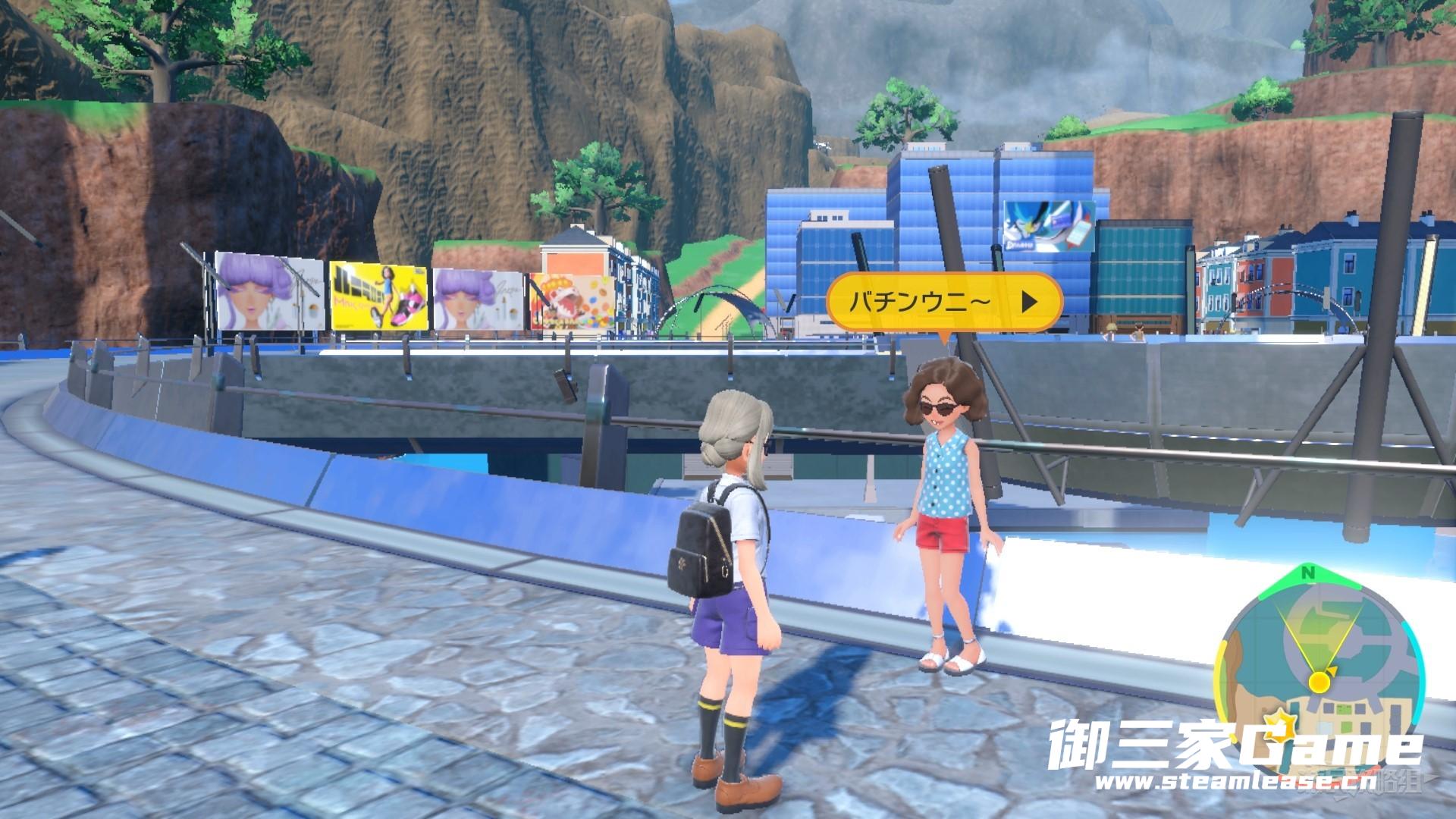The width and height of the screenshot is (1456, 819).
Task: Open the circular minimap
Action: click(x=1318, y=661)
